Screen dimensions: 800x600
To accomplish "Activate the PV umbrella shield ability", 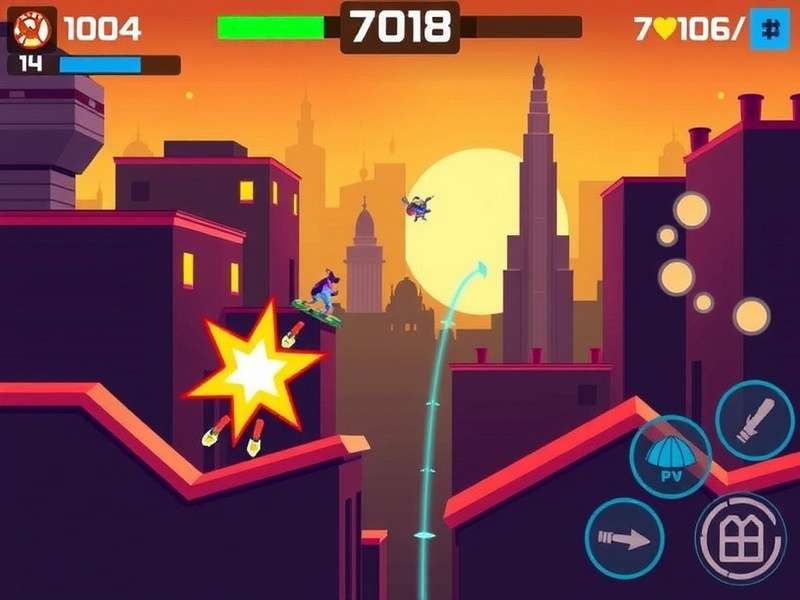I will pyautogui.click(x=670, y=457).
